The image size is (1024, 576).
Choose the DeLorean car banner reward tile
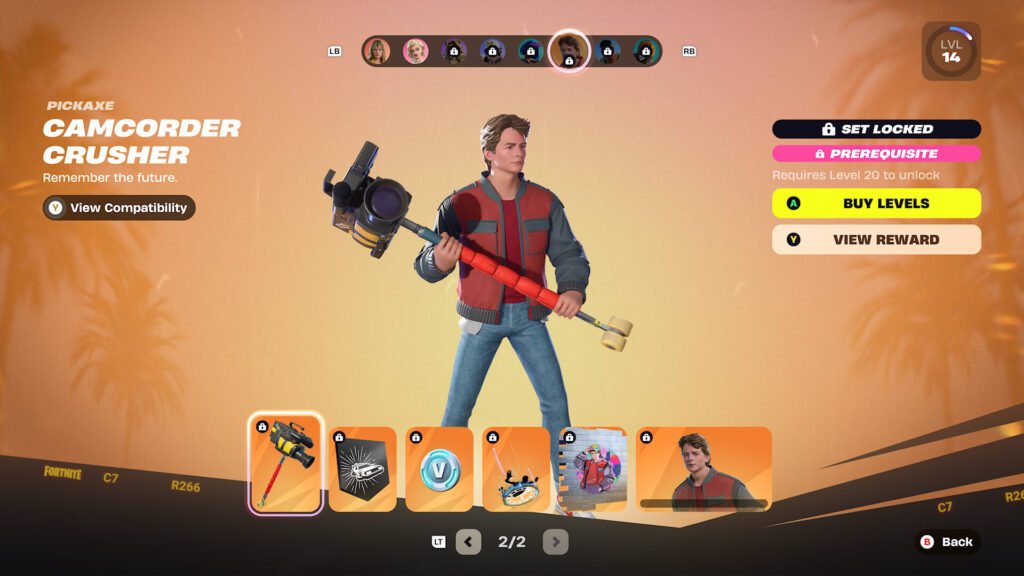[363, 469]
